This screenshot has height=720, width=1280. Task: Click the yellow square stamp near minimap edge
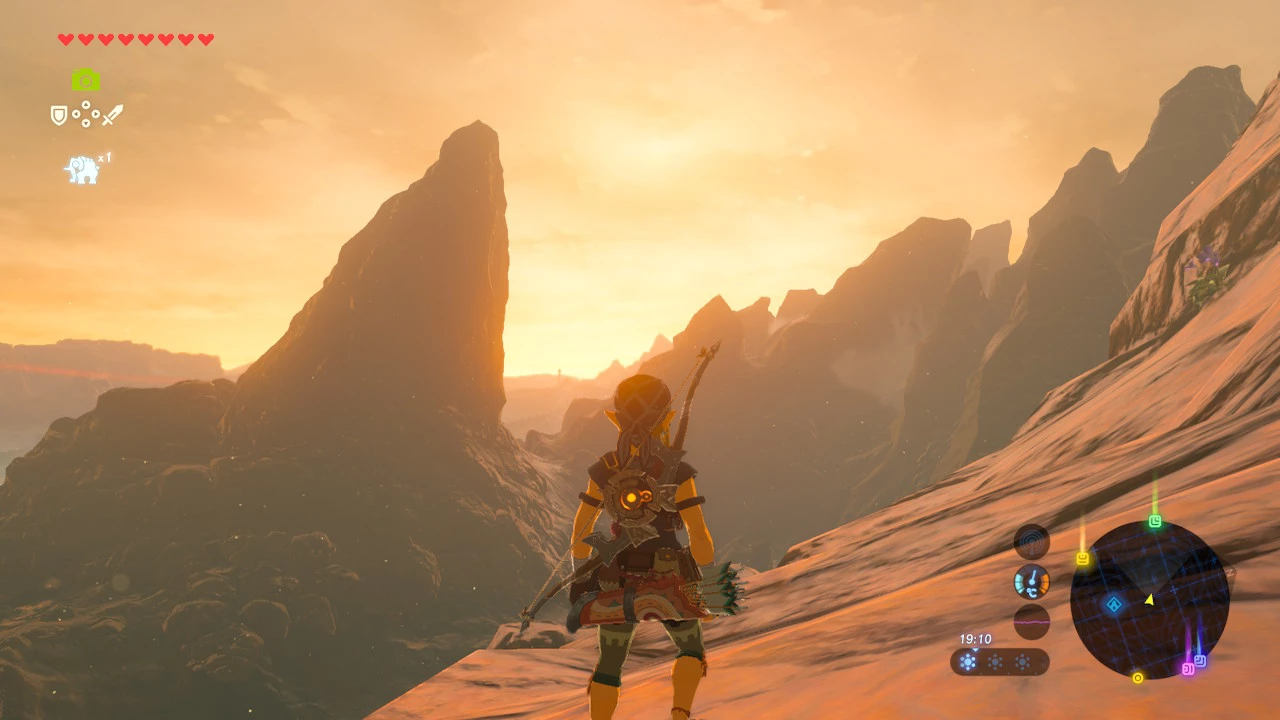coord(1082,558)
